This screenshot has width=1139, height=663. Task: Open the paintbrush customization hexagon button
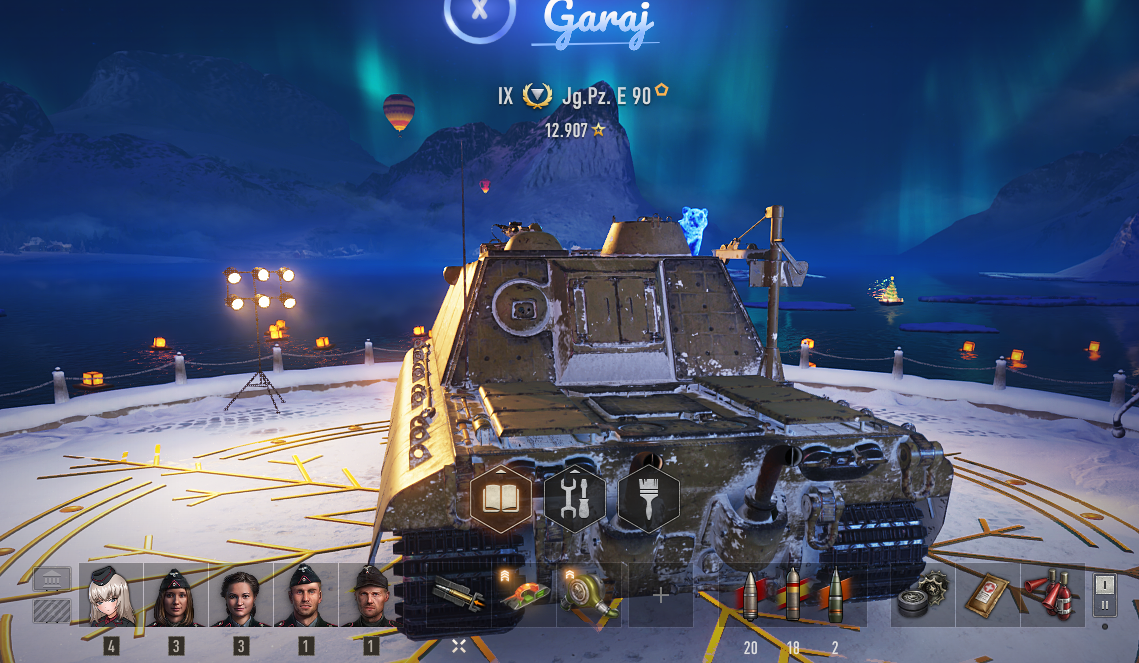coord(648,498)
